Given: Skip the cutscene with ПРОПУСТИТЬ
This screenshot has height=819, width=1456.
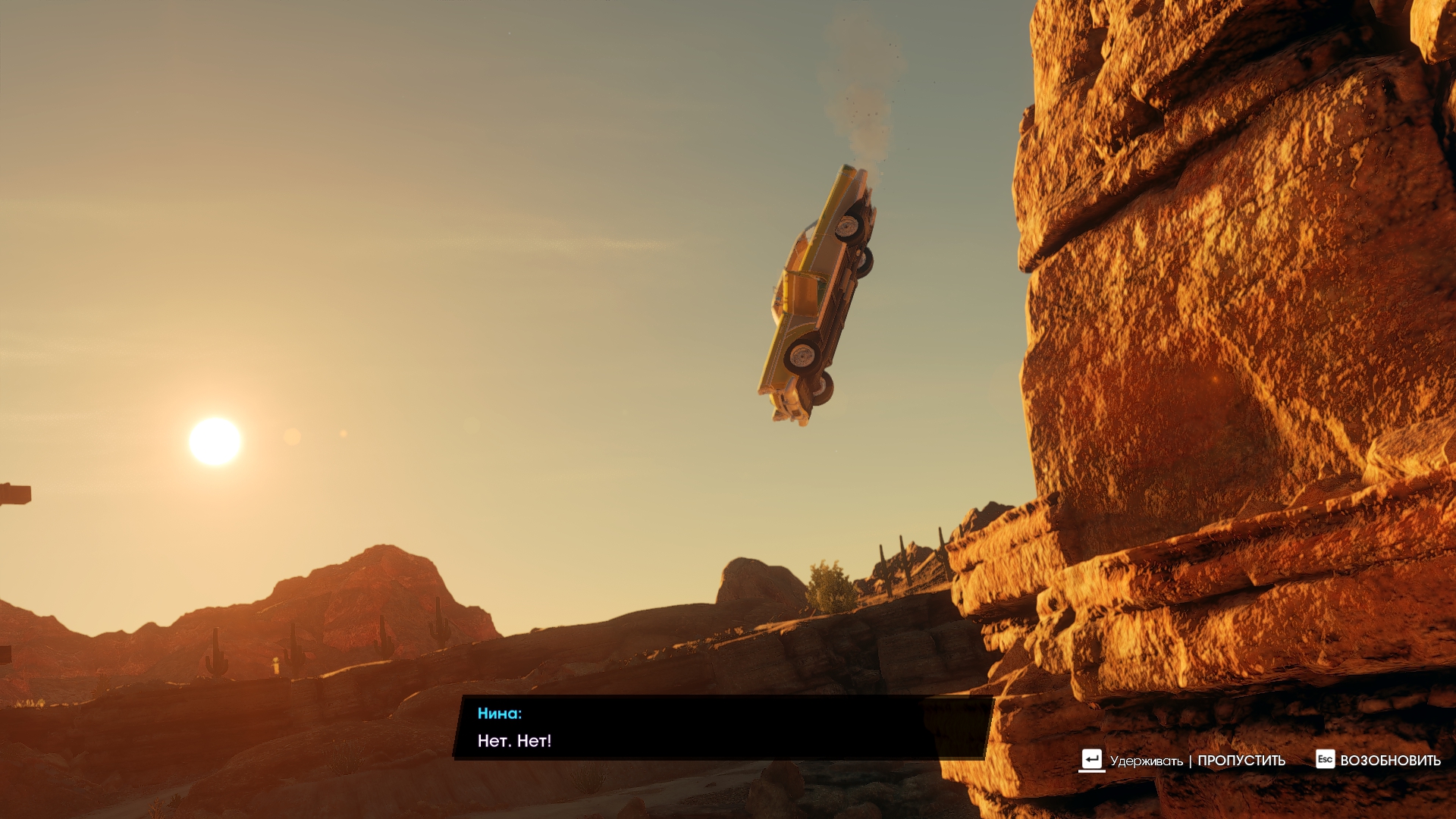Looking at the screenshot, I should click(1241, 761).
